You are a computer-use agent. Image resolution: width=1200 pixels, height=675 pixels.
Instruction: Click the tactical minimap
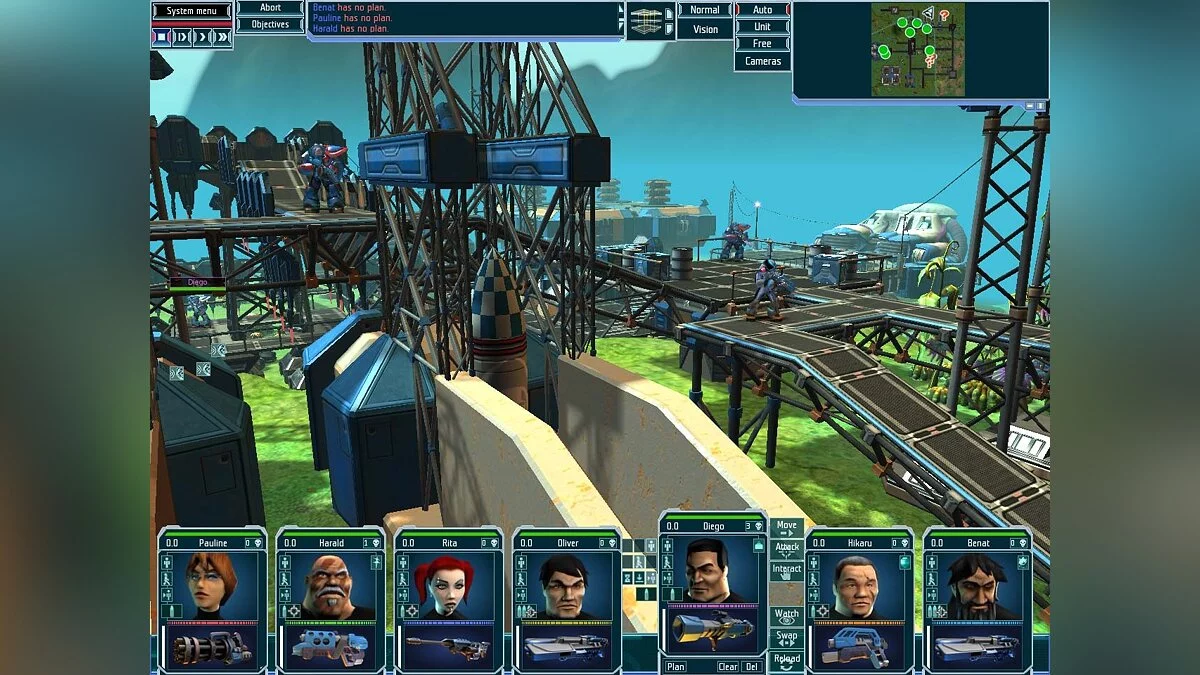917,49
